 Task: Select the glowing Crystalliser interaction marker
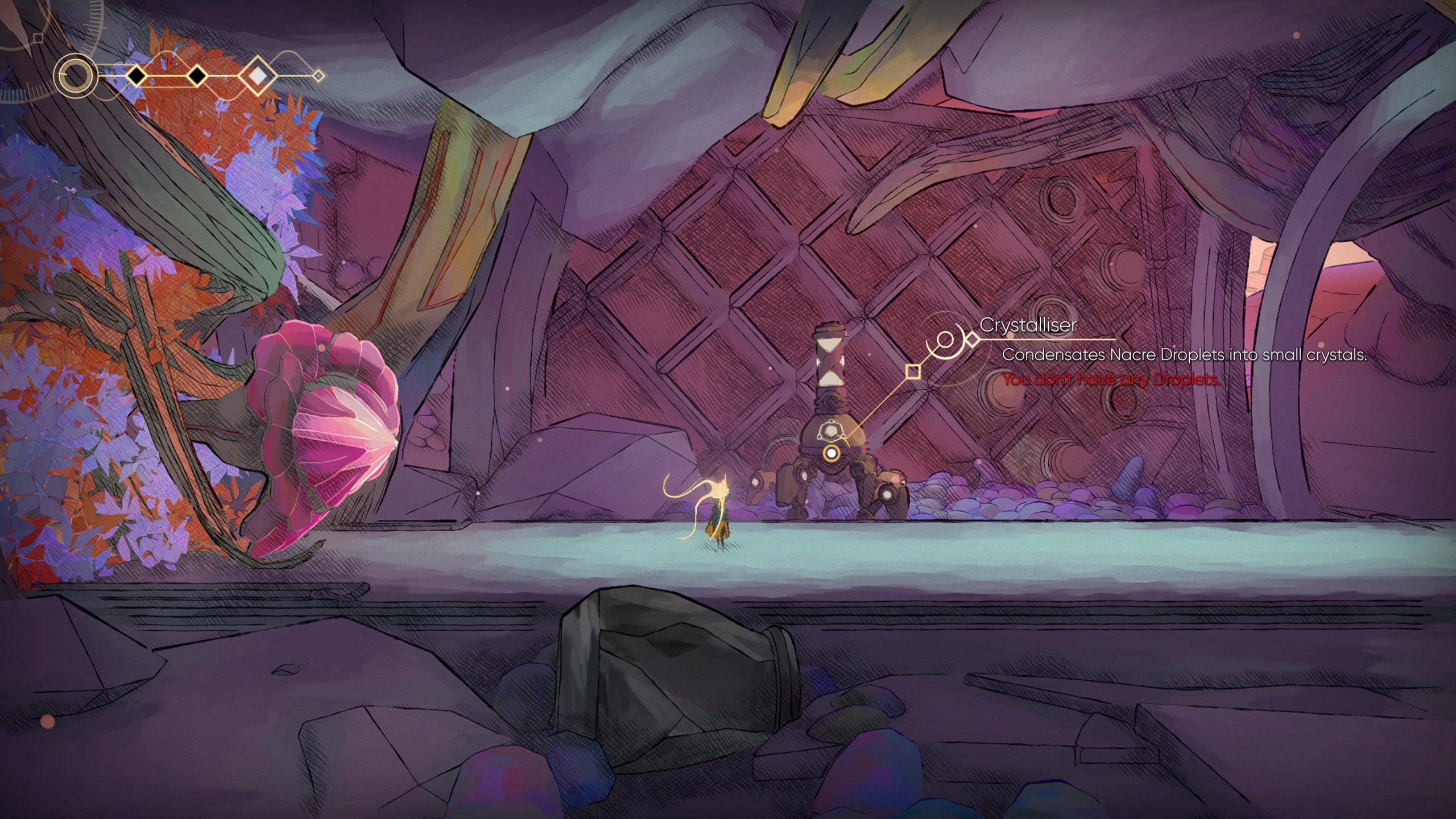click(x=832, y=453)
